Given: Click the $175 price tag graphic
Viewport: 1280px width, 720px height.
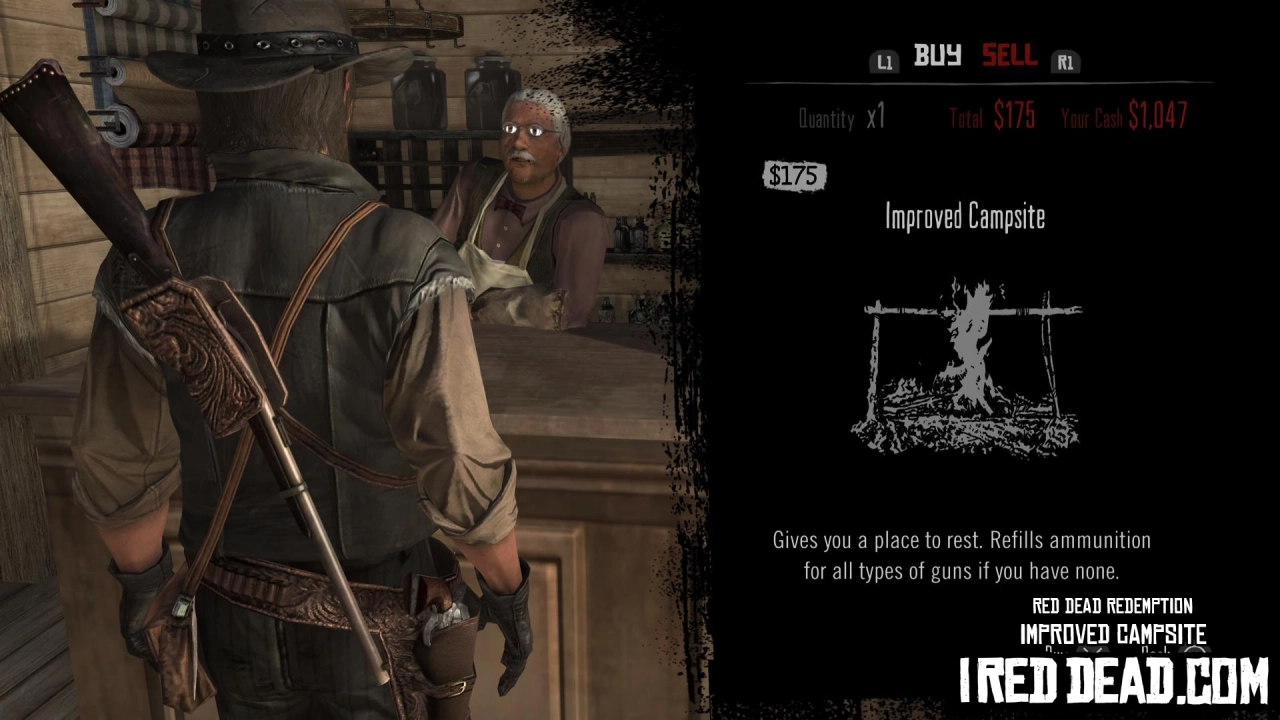Looking at the screenshot, I should (x=793, y=176).
